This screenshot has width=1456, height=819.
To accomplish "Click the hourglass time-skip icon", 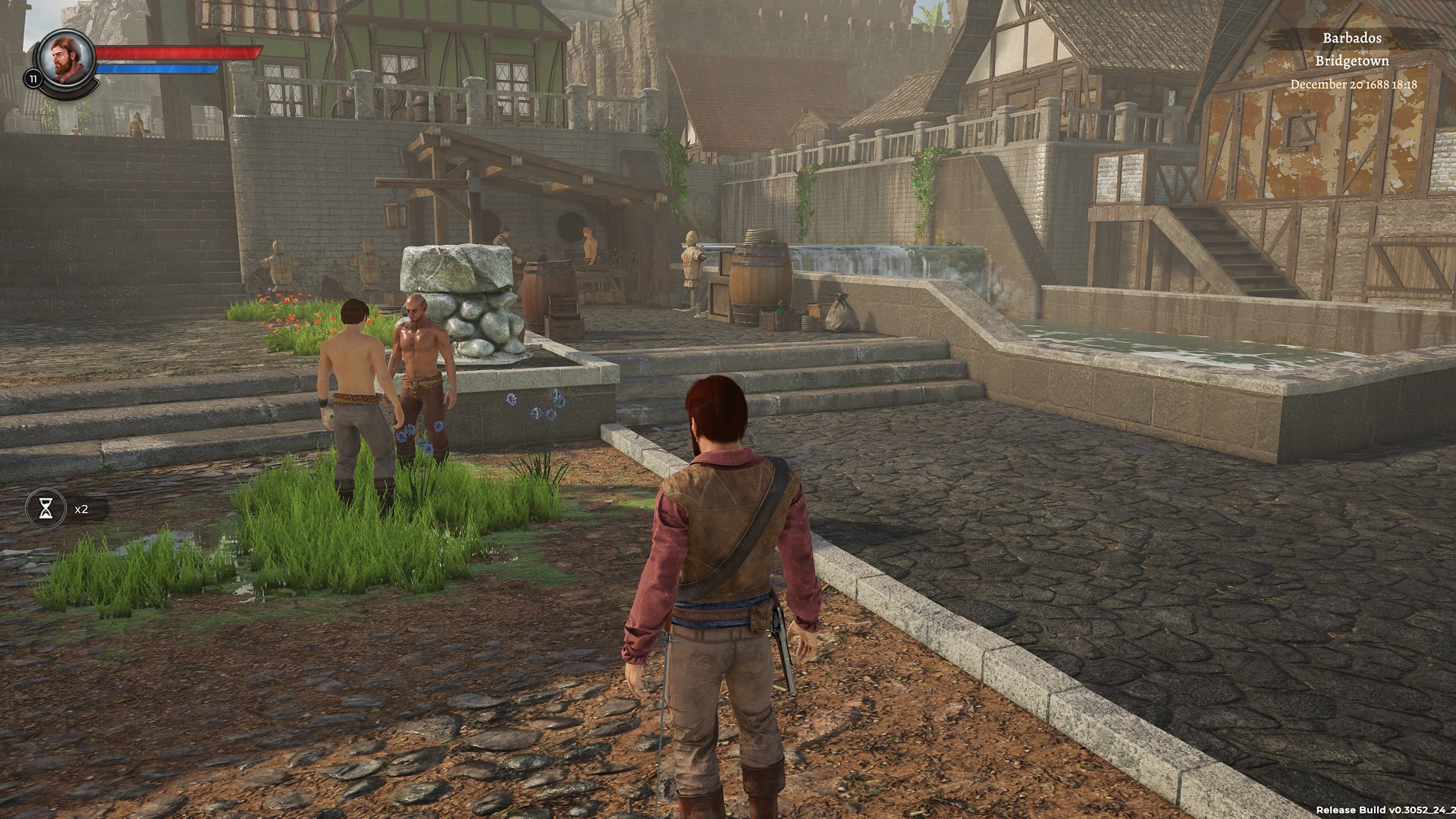I will [x=46, y=509].
